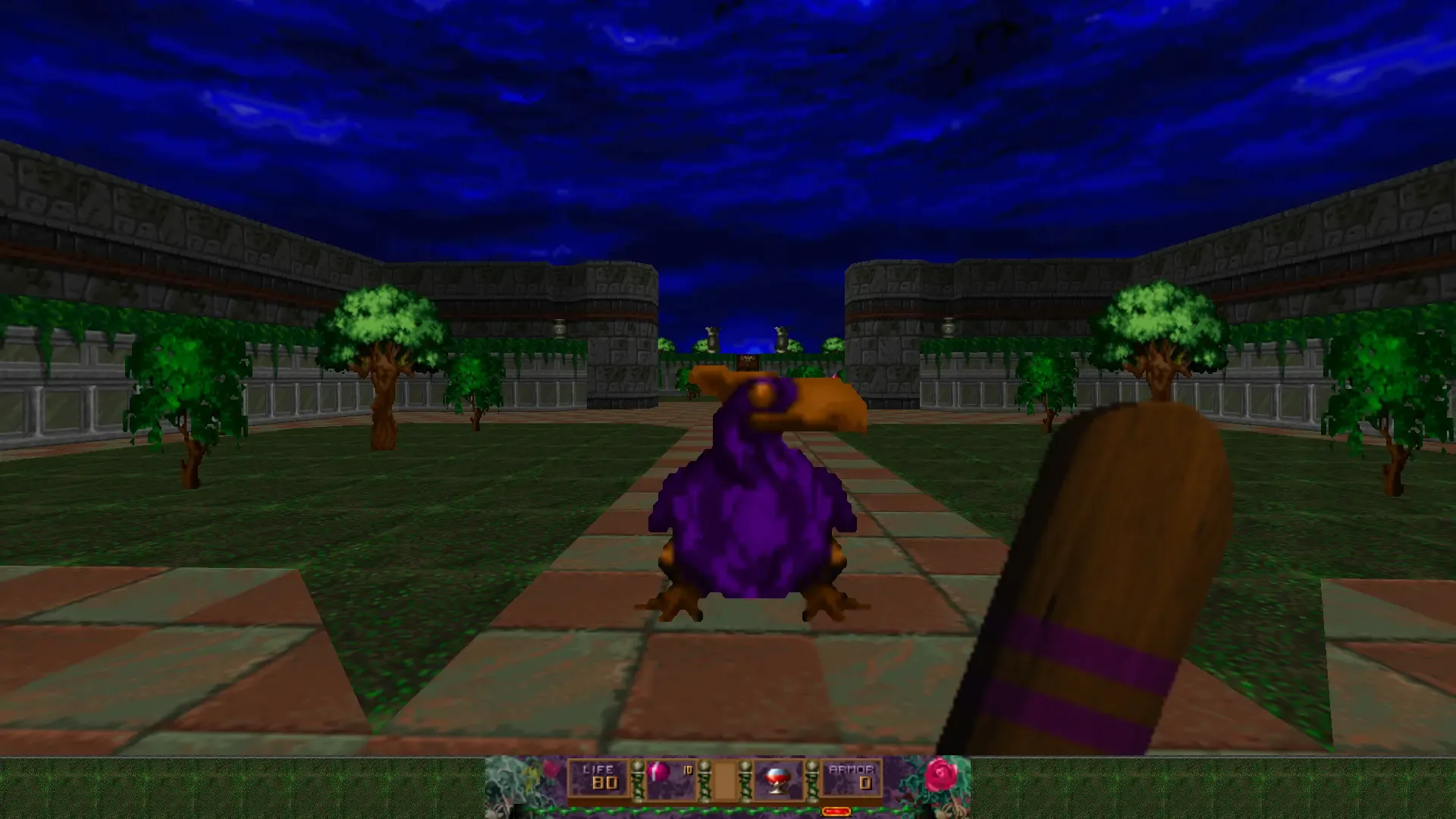Image resolution: width=1456 pixels, height=819 pixels.
Task: Click the ARMOR plaque showing 0
Action: 851,778
